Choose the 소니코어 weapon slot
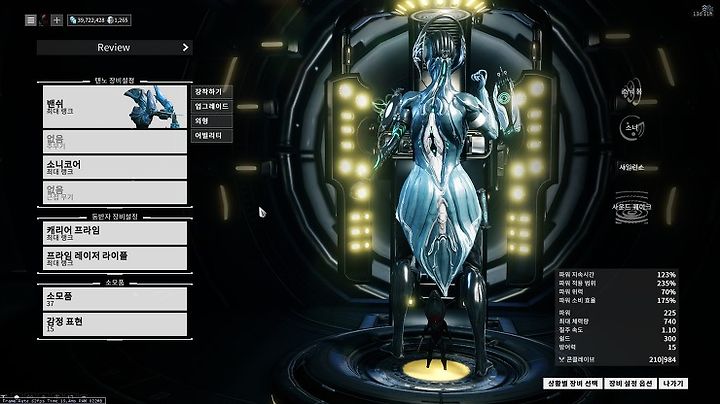The image size is (720, 404). click(114, 167)
